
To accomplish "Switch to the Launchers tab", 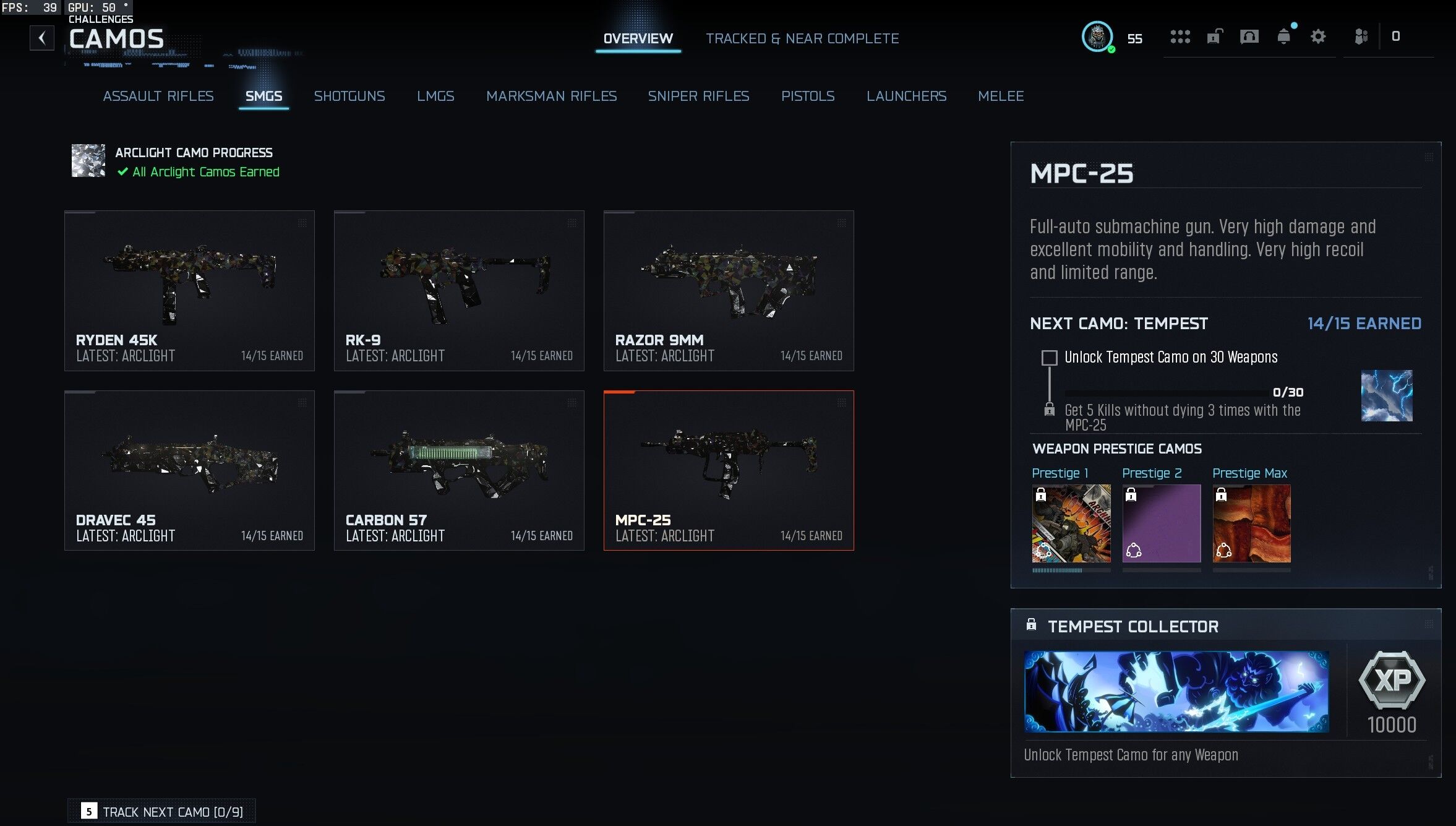I will [x=907, y=96].
